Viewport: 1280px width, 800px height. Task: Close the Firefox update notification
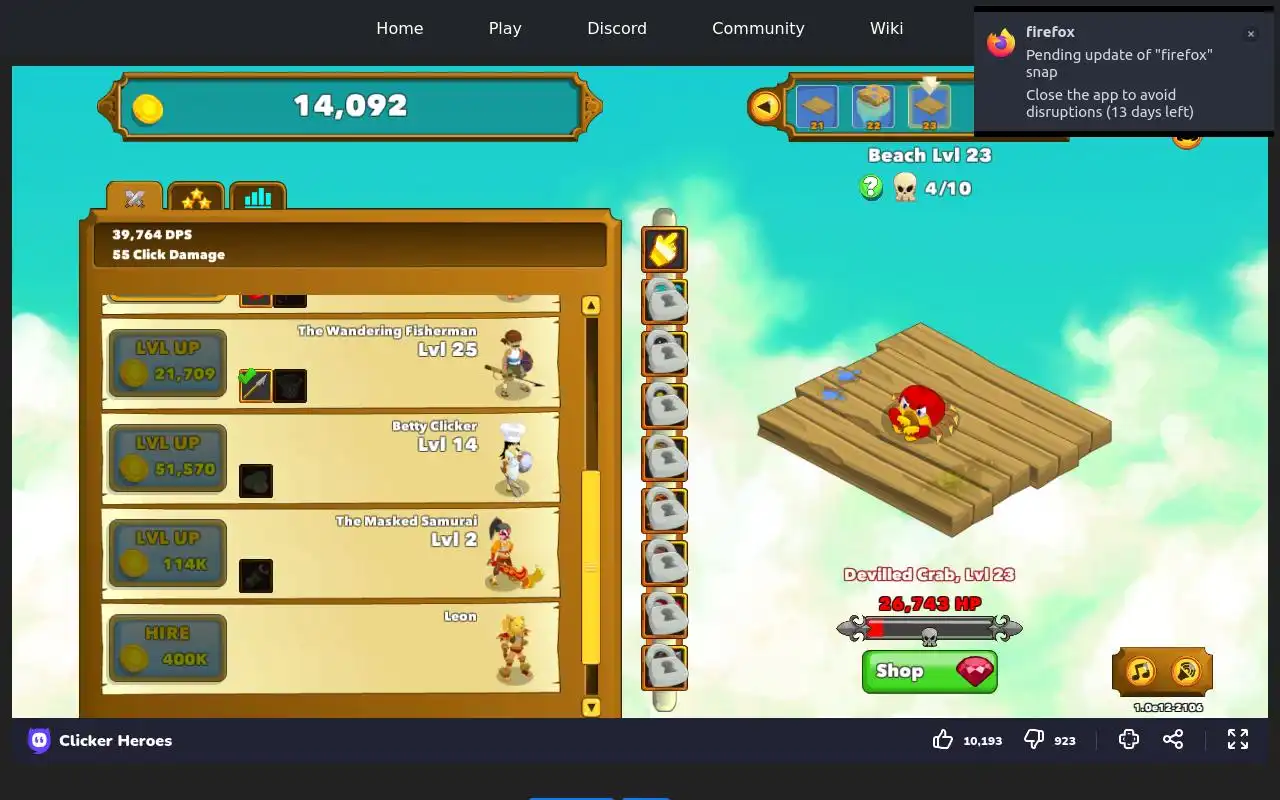[x=1250, y=34]
